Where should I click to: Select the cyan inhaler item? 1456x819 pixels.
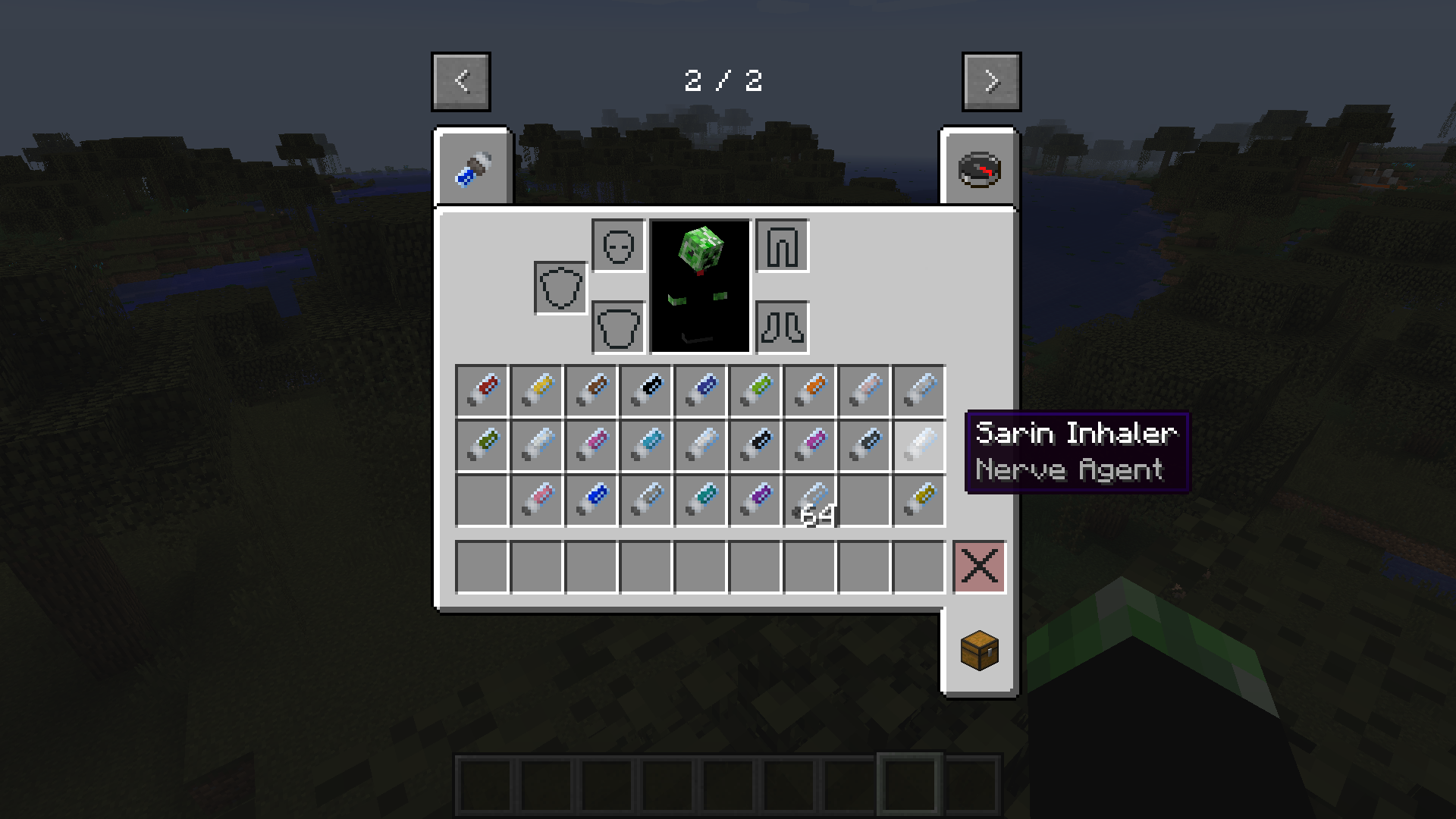(x=645, y=445)
